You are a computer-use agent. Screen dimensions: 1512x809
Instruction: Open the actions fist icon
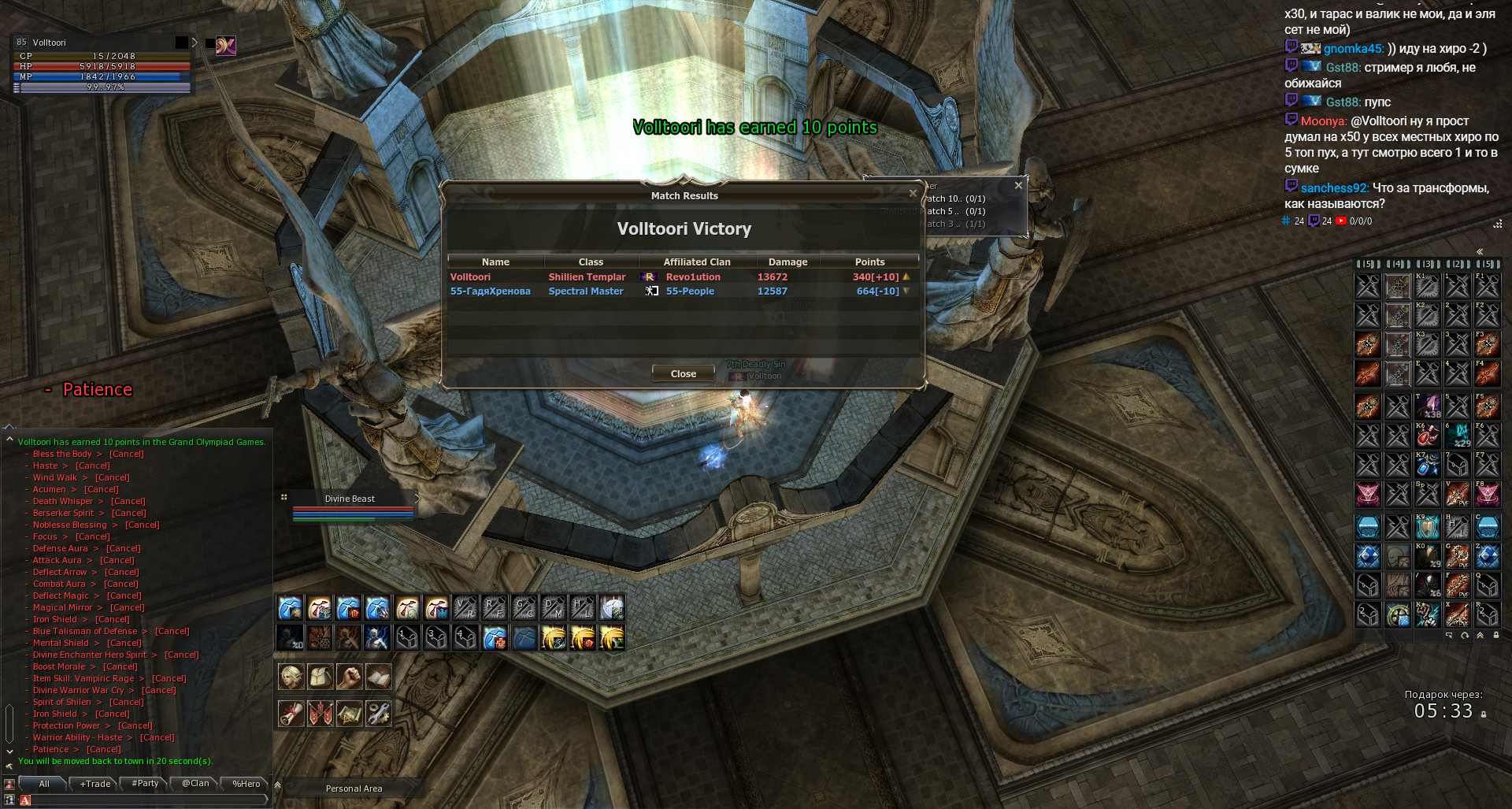(x=349, y=677)
